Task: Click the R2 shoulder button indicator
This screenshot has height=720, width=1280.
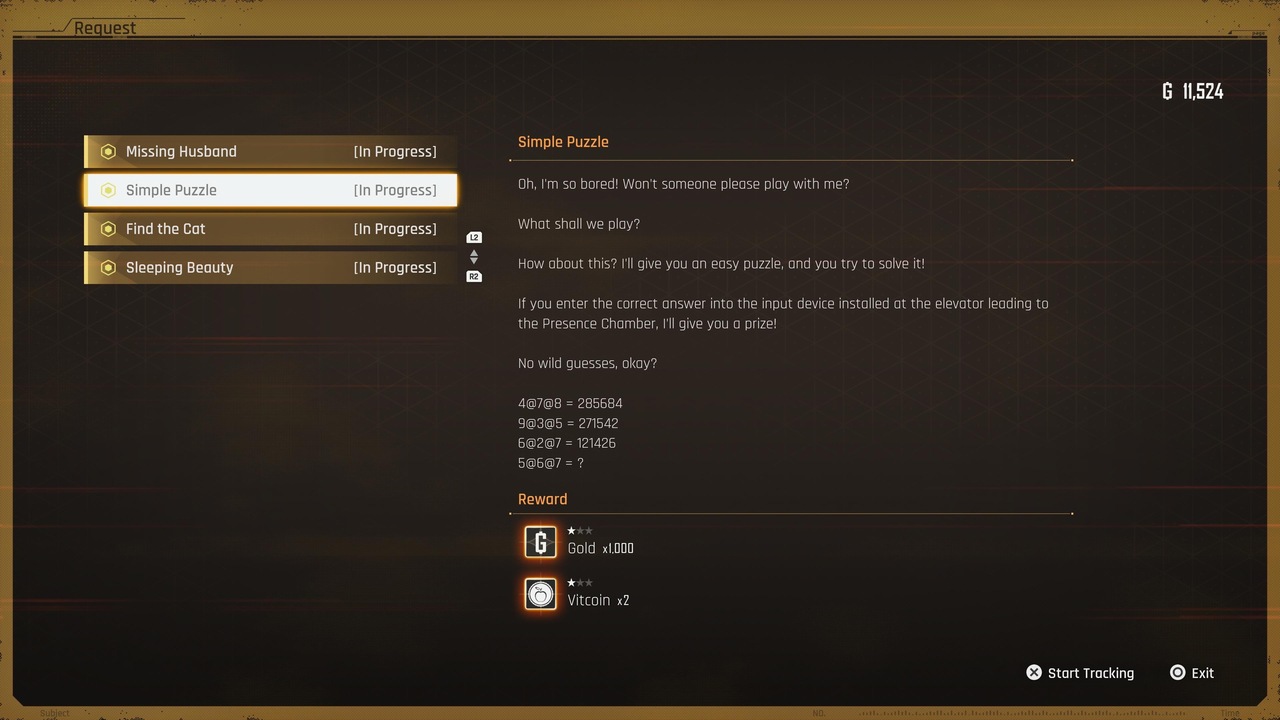Action: click(x=473, y=276)
